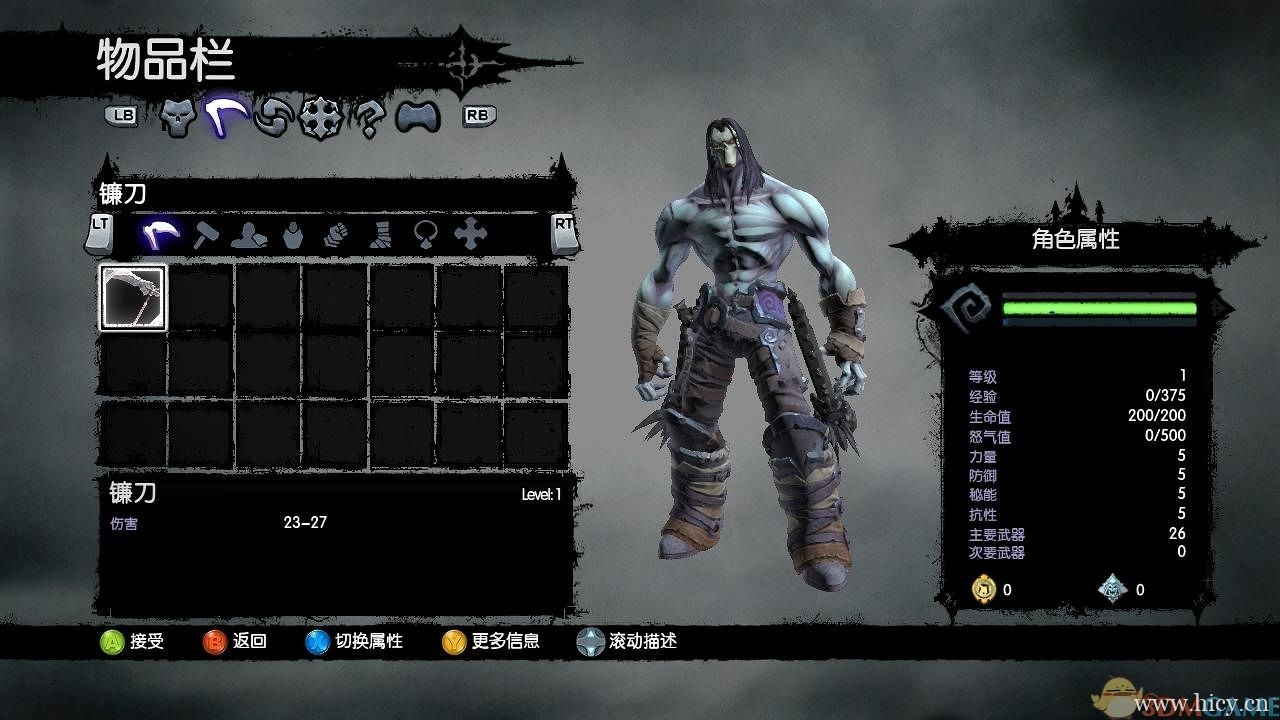
Task: Click the LB shoulder button prompt
Action: point(122,116)
